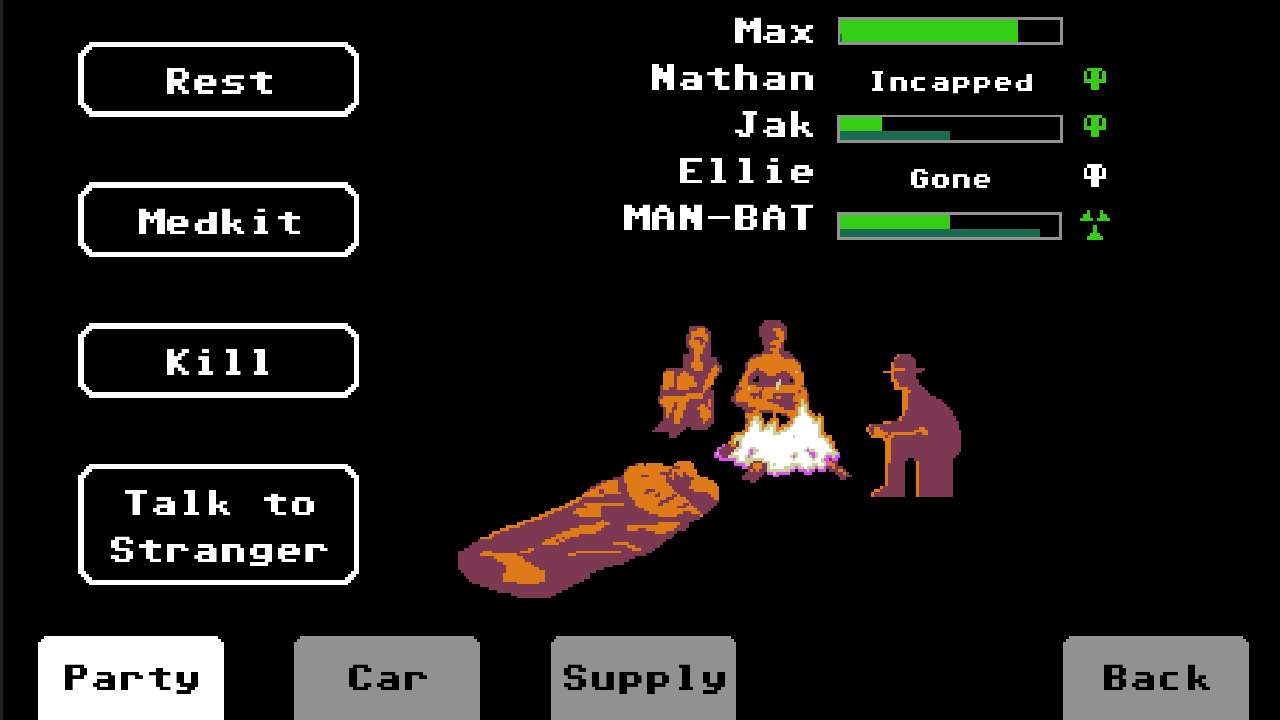Use the Medkit option
This screenshot has height=720, width=1280.
coord(218,220)
